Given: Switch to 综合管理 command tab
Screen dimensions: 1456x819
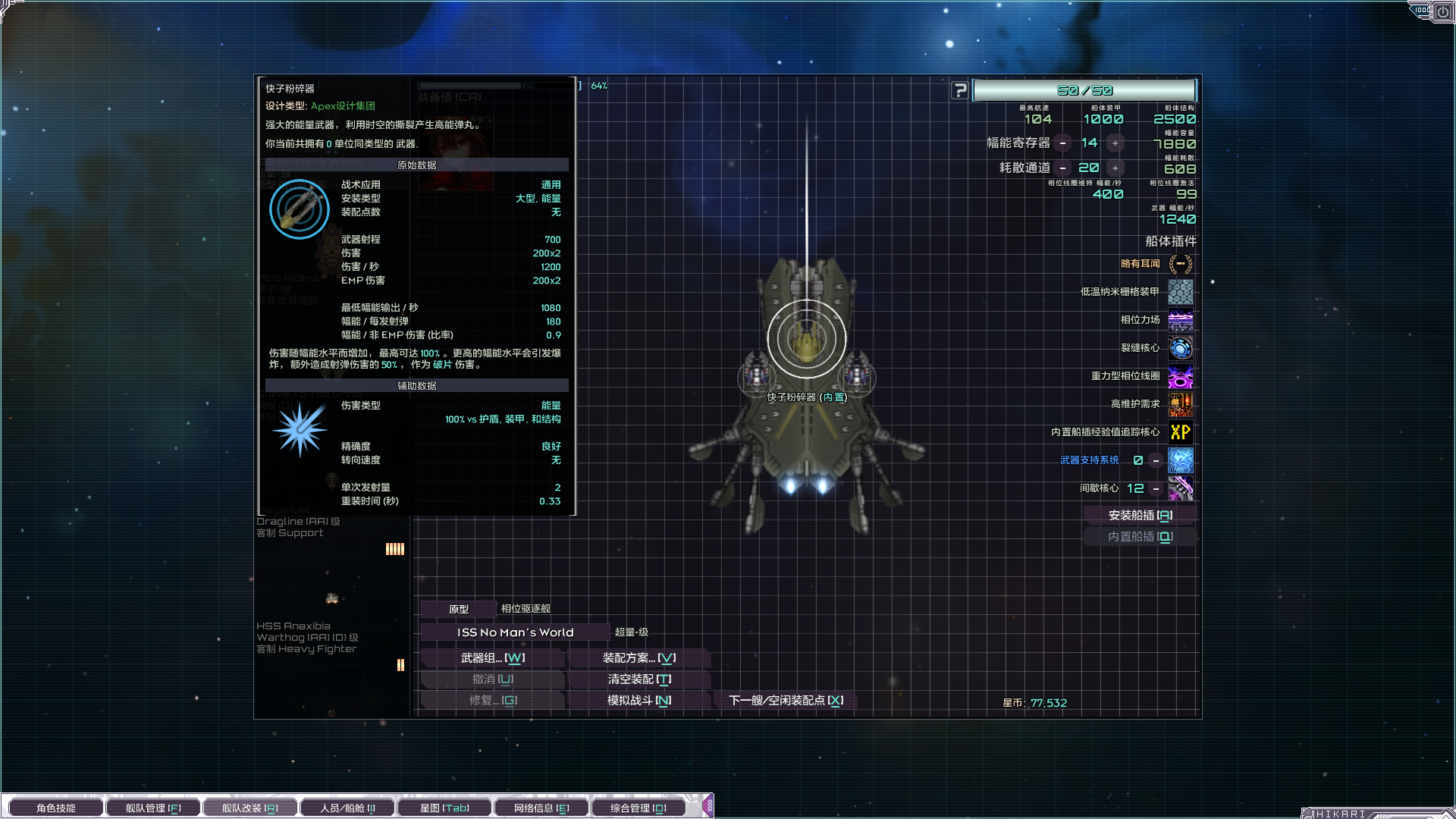Looking at the screenshot, I should [639, 808].
